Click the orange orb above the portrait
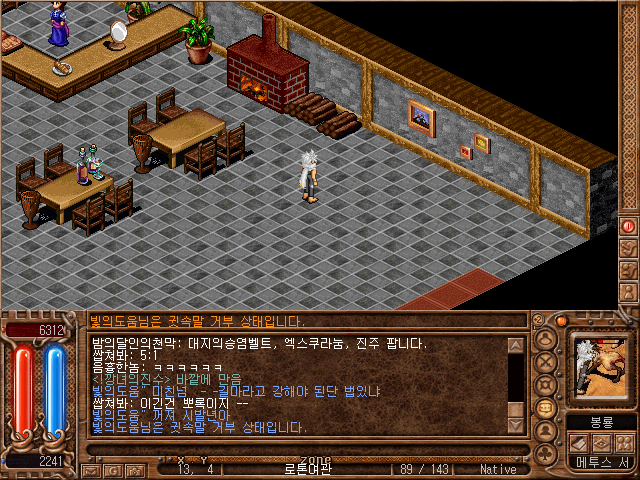Image resolution: width=640 pixels, height=480 pixels. [562, 321]
